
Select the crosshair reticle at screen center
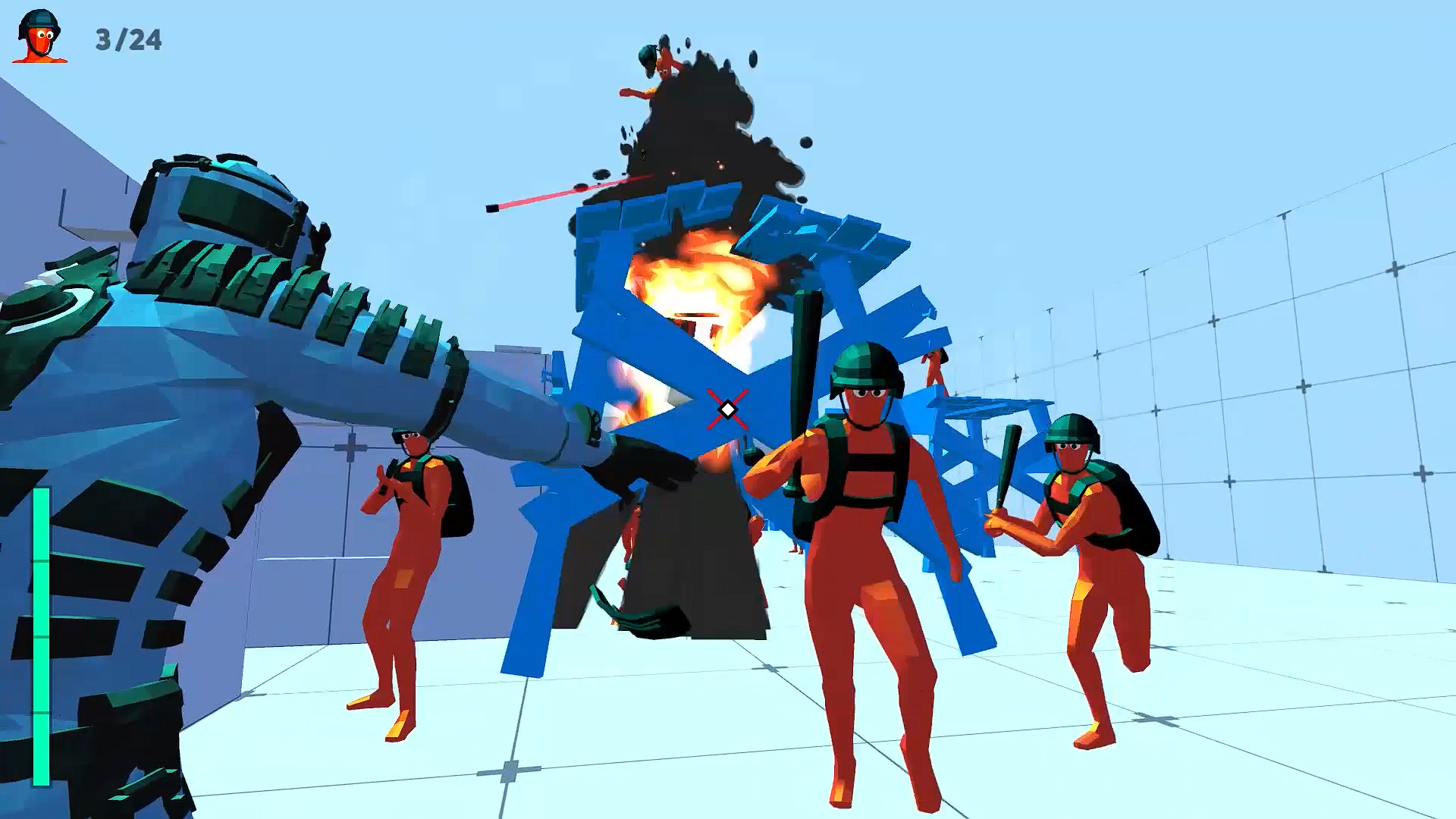[x=726, y=409]
